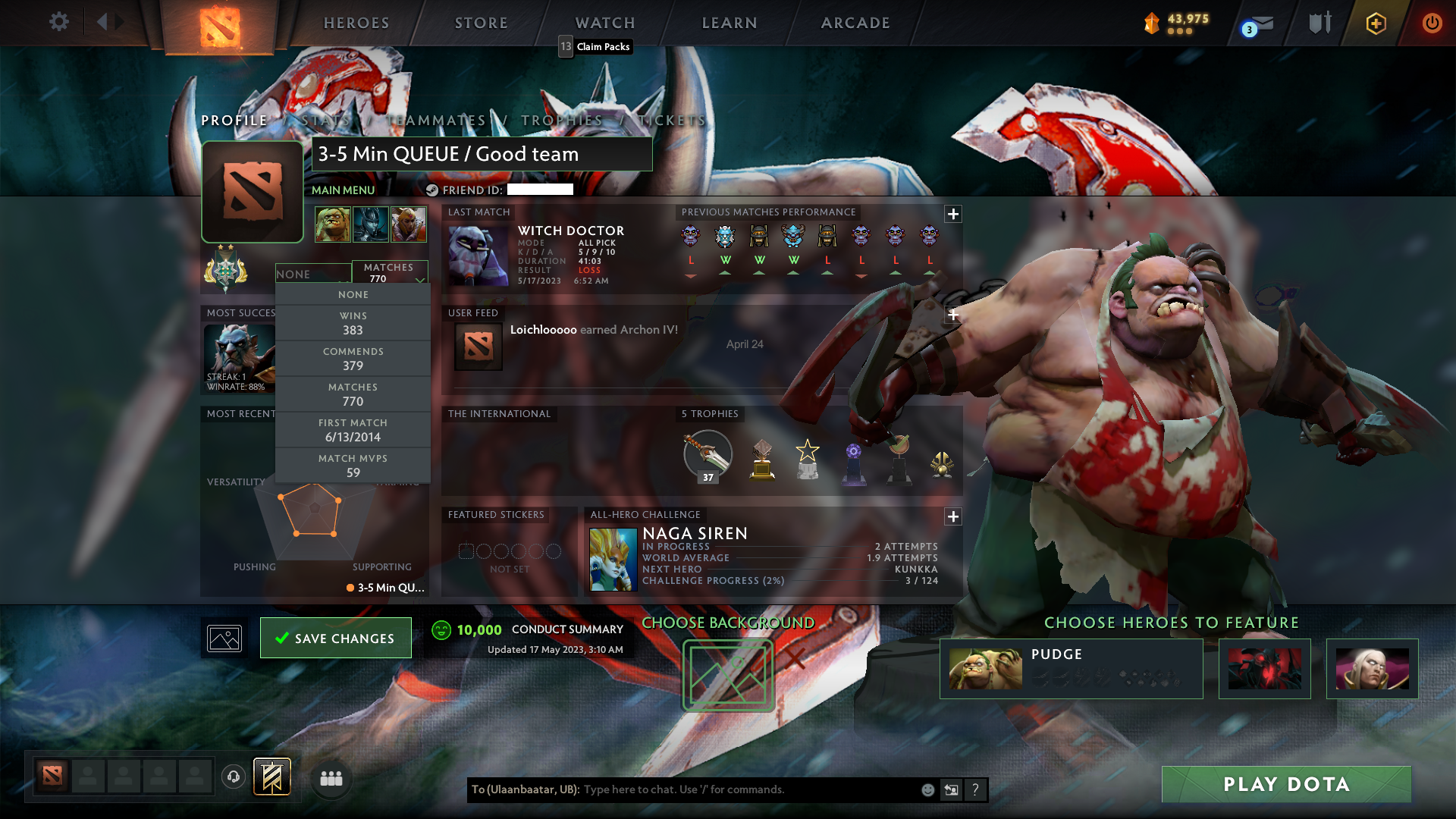Select WINS in the showcase stat dropdown
The image size is (1456, 819).
353,323
